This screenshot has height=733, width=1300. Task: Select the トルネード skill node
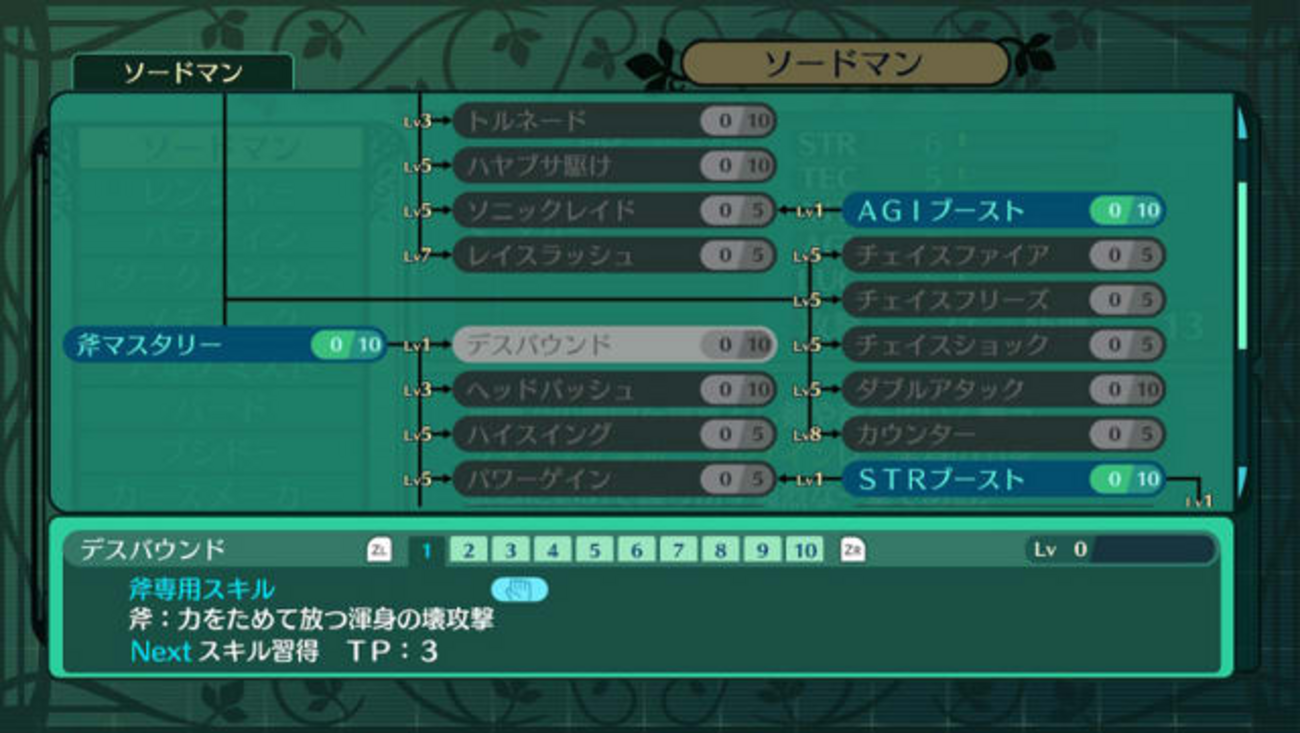coord(613,121)
